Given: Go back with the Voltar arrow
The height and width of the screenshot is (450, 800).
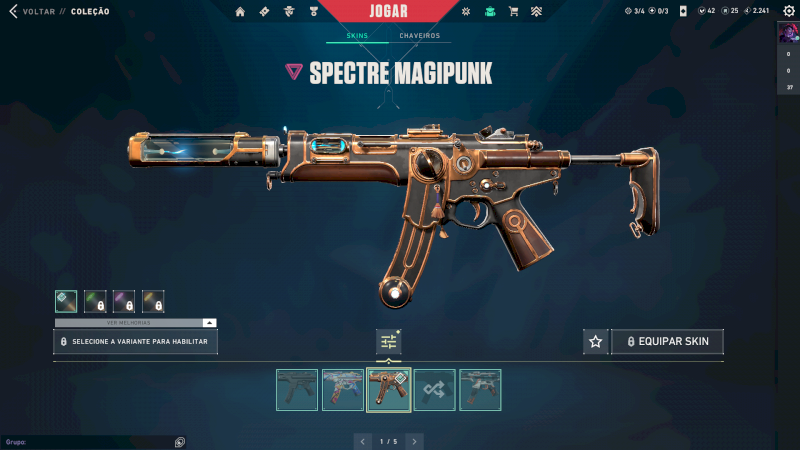Looking at the screenshot, I should [x=13, y=12].
